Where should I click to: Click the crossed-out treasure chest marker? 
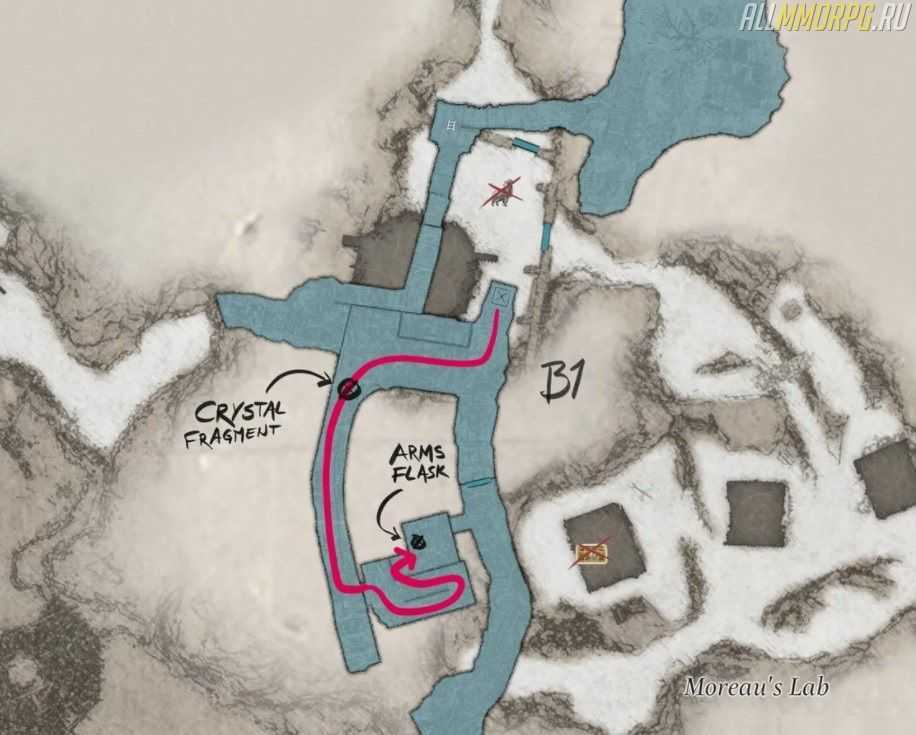(590, 552)
